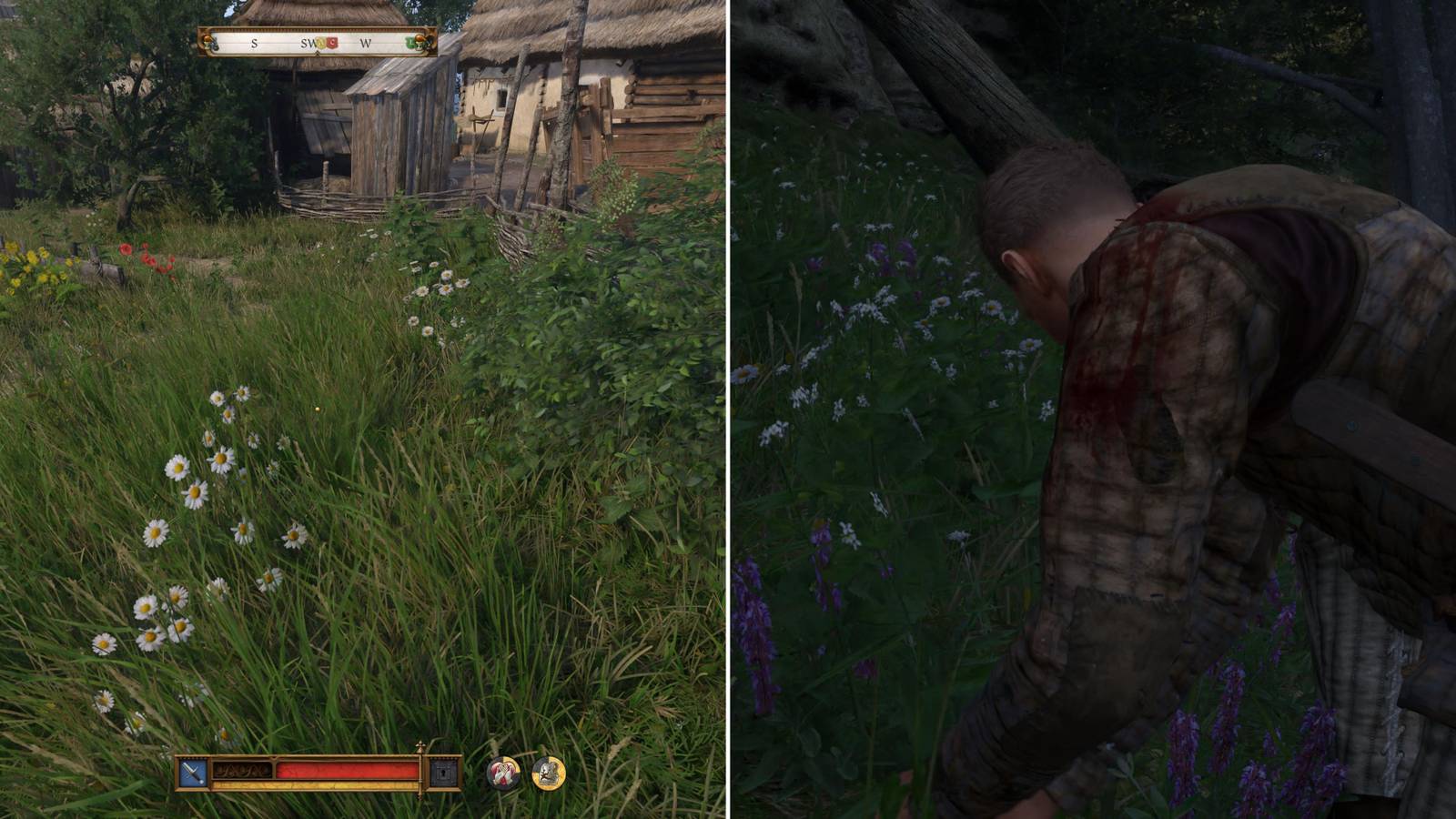Screen dimensions: 1456x819
Task: Click the green marker at the compass right end
Action: pyautogui.click(x=409, y=42)
